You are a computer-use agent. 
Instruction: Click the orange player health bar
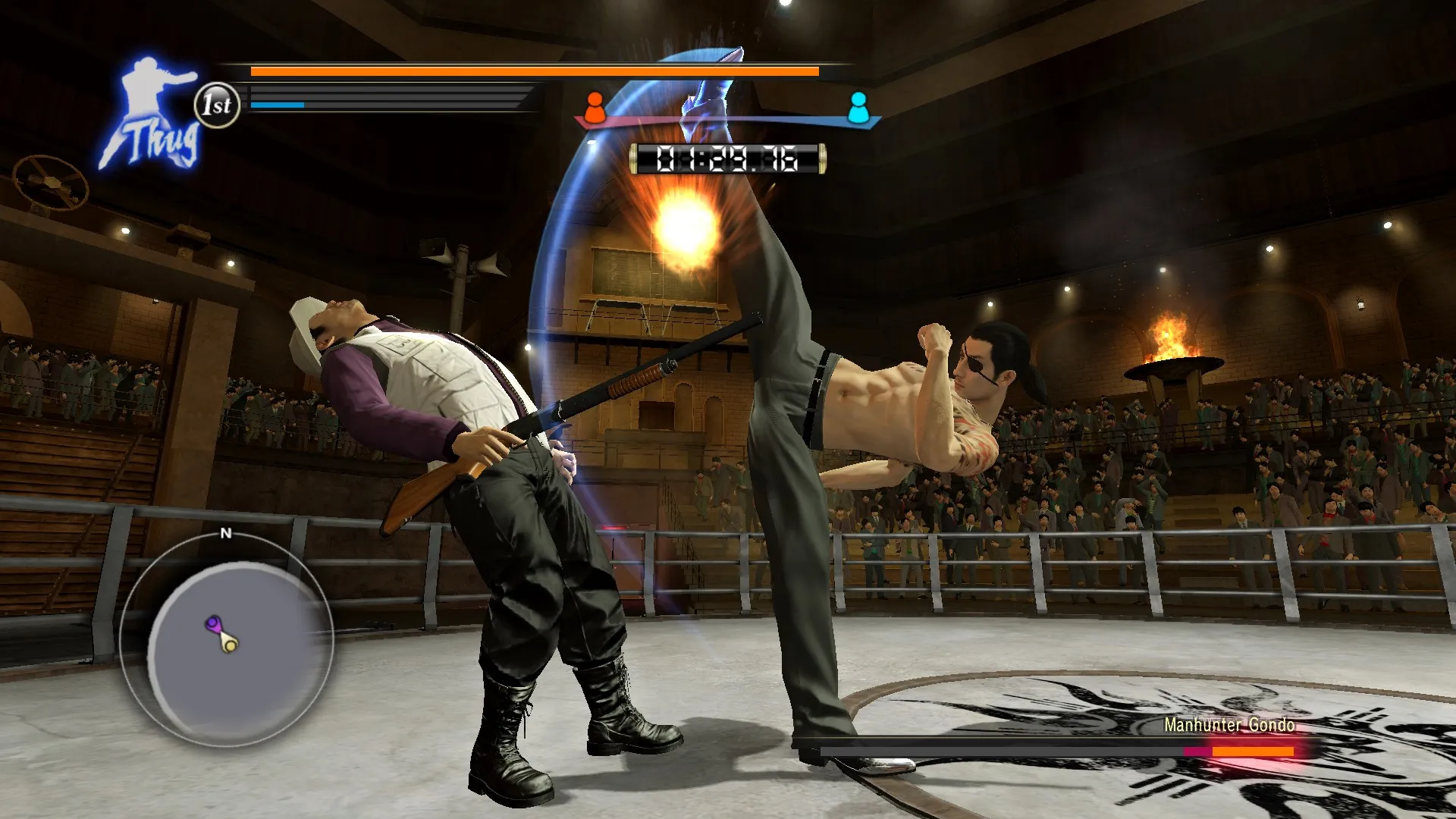click(531, 71)
